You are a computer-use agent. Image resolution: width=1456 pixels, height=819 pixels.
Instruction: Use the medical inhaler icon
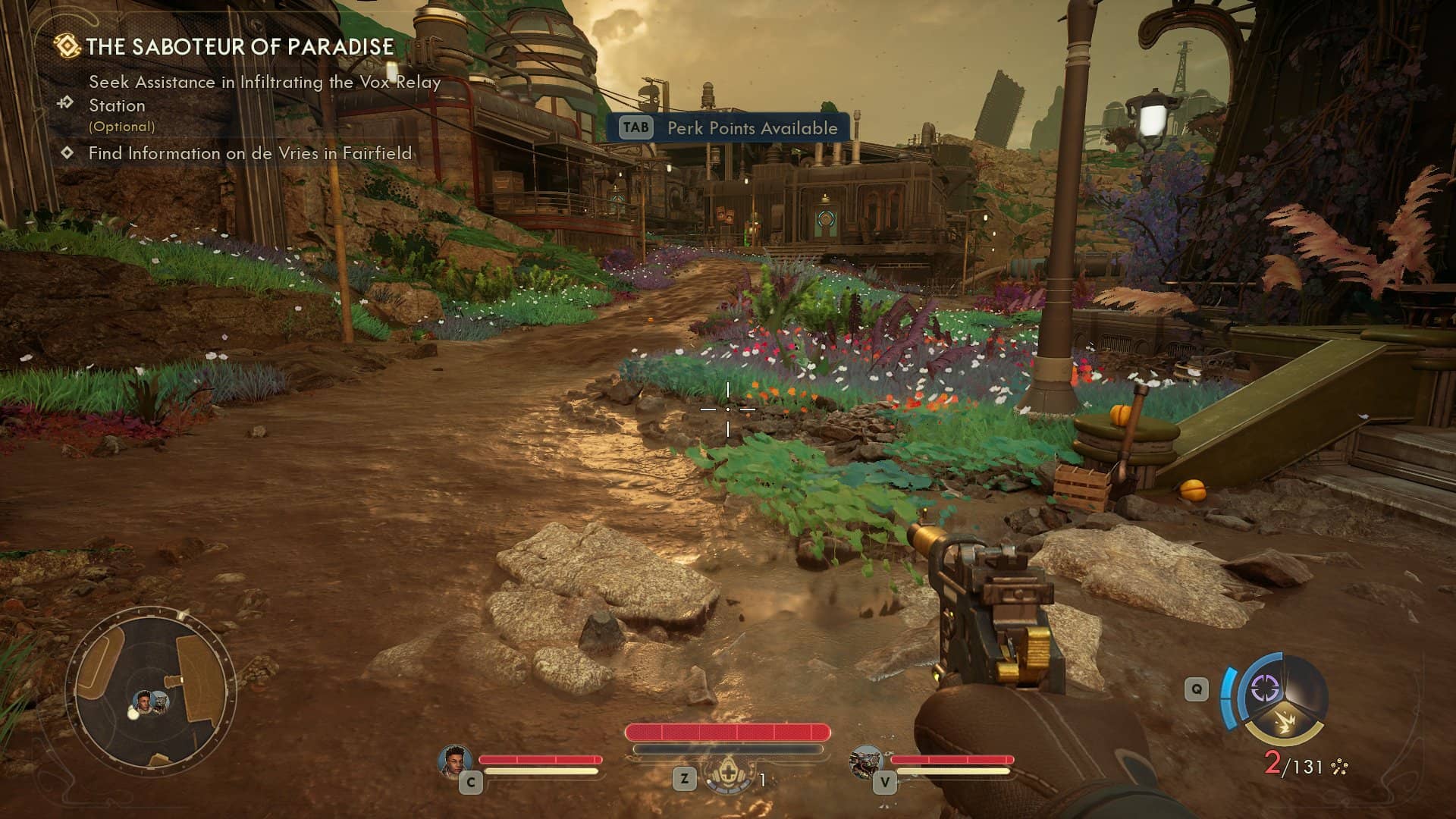click(728, 775)
